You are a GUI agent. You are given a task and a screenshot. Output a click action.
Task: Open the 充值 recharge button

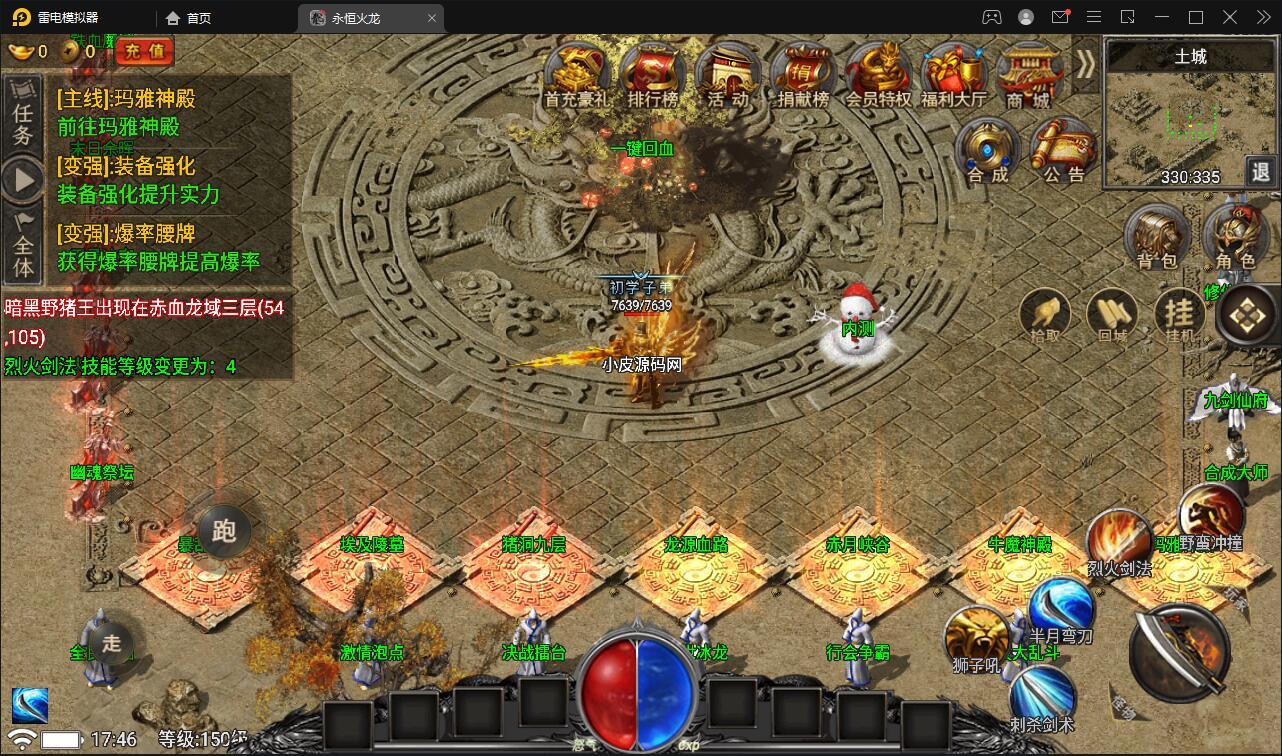coord(144,51)
